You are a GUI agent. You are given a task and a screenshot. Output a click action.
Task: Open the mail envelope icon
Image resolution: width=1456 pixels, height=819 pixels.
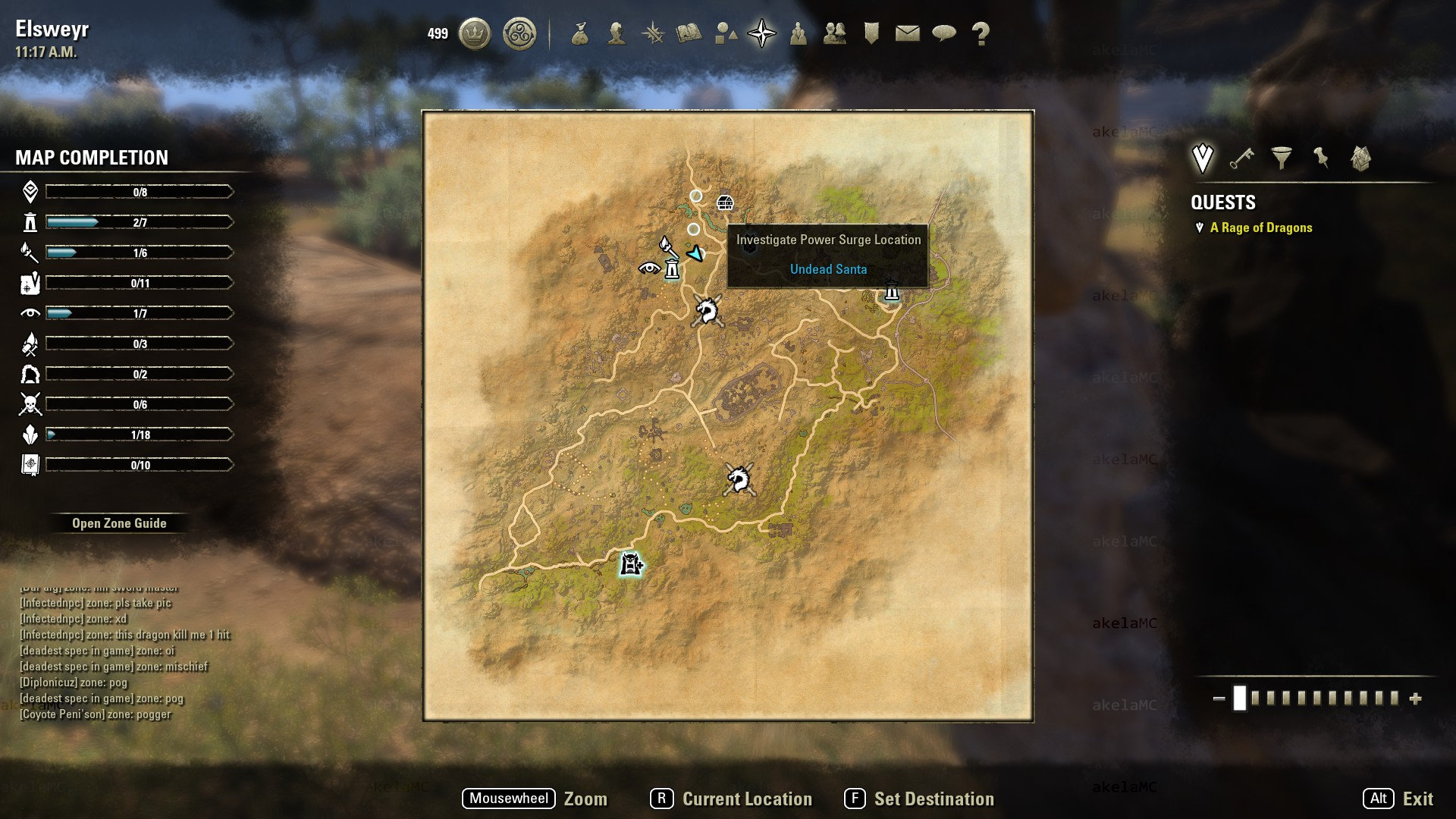coord(907,33)
